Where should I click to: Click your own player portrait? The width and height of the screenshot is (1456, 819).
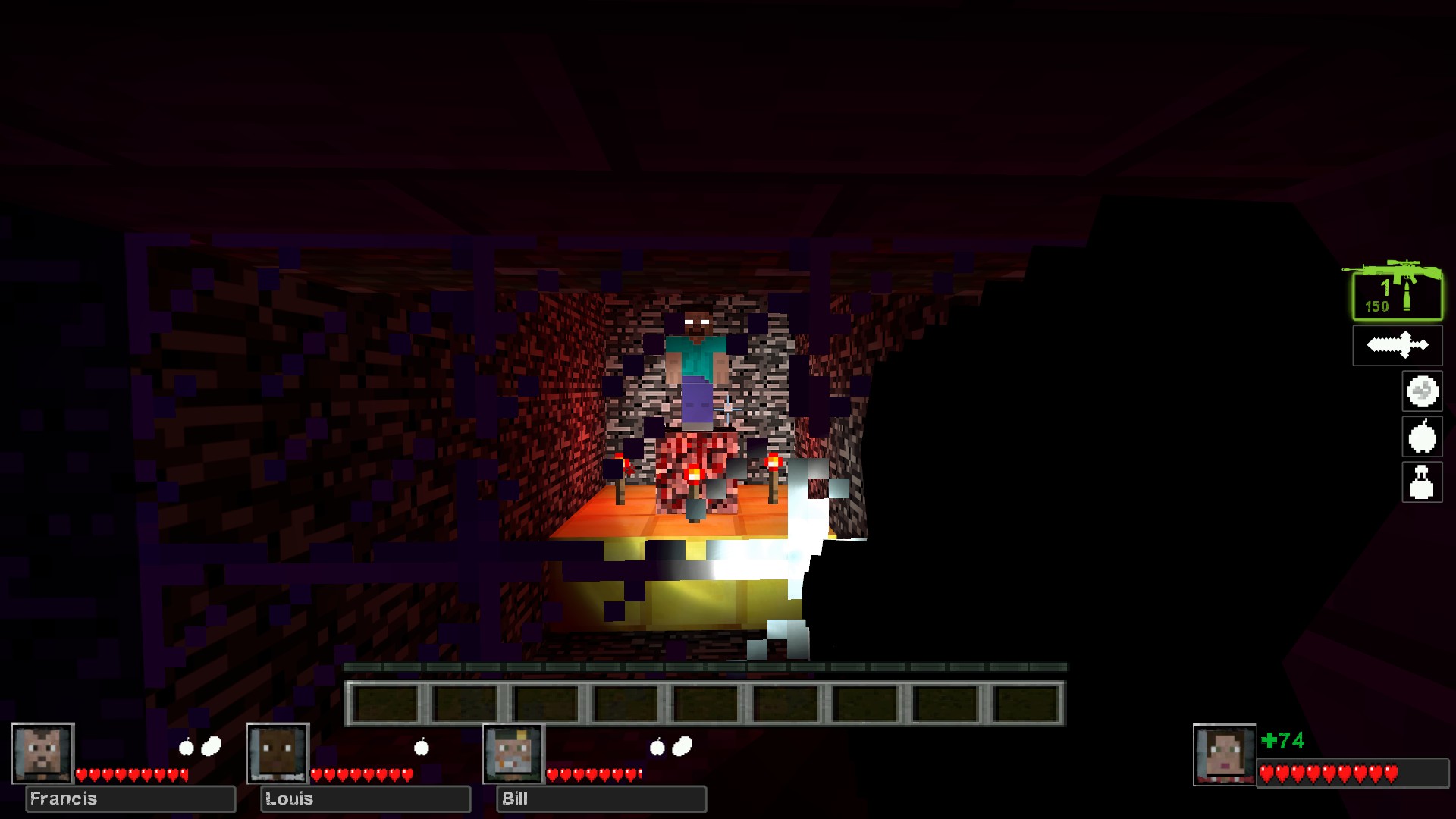pyautogui.click(x=1224, y=755)
